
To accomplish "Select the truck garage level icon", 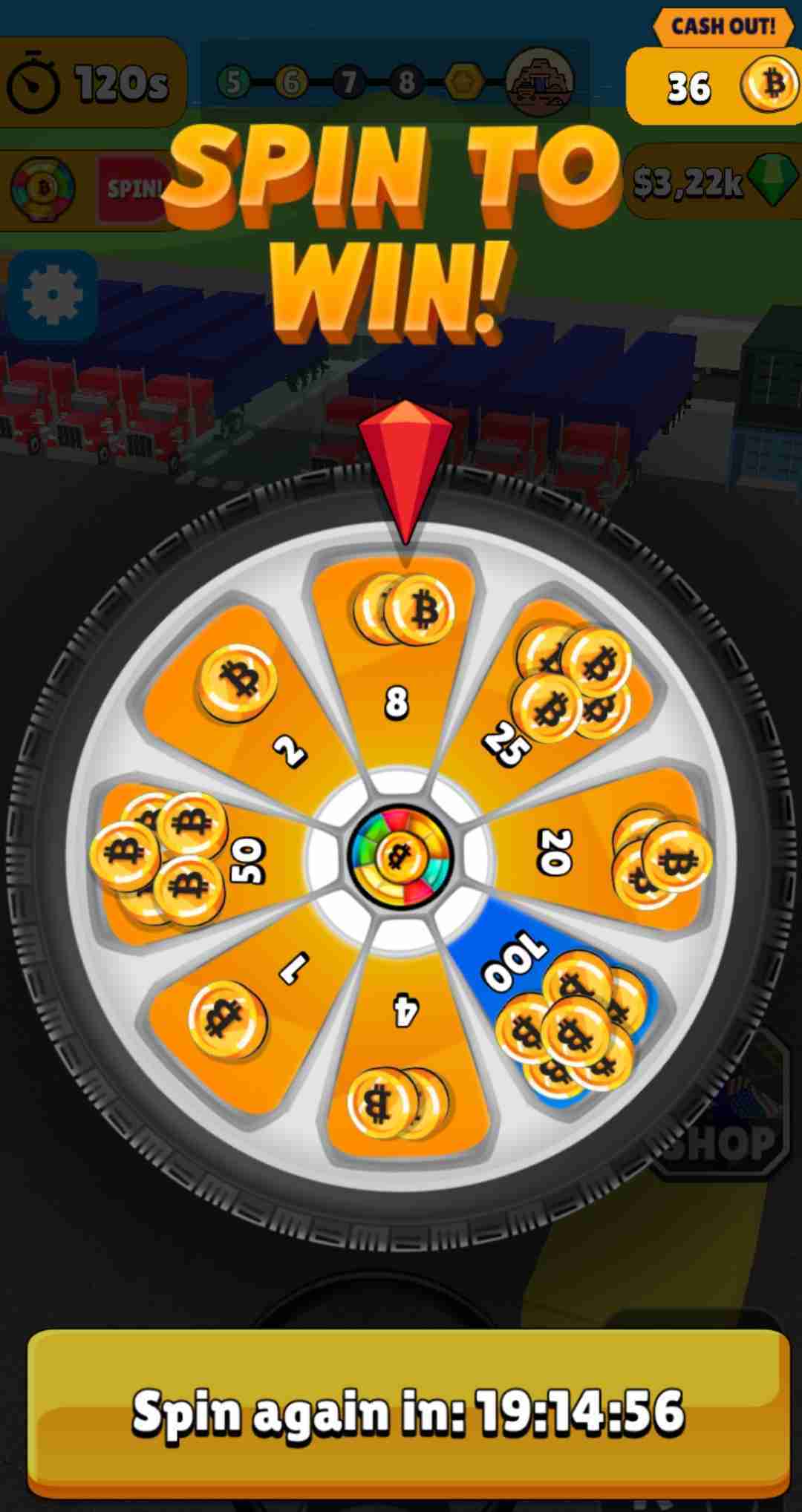I will [x=540, y=81].
